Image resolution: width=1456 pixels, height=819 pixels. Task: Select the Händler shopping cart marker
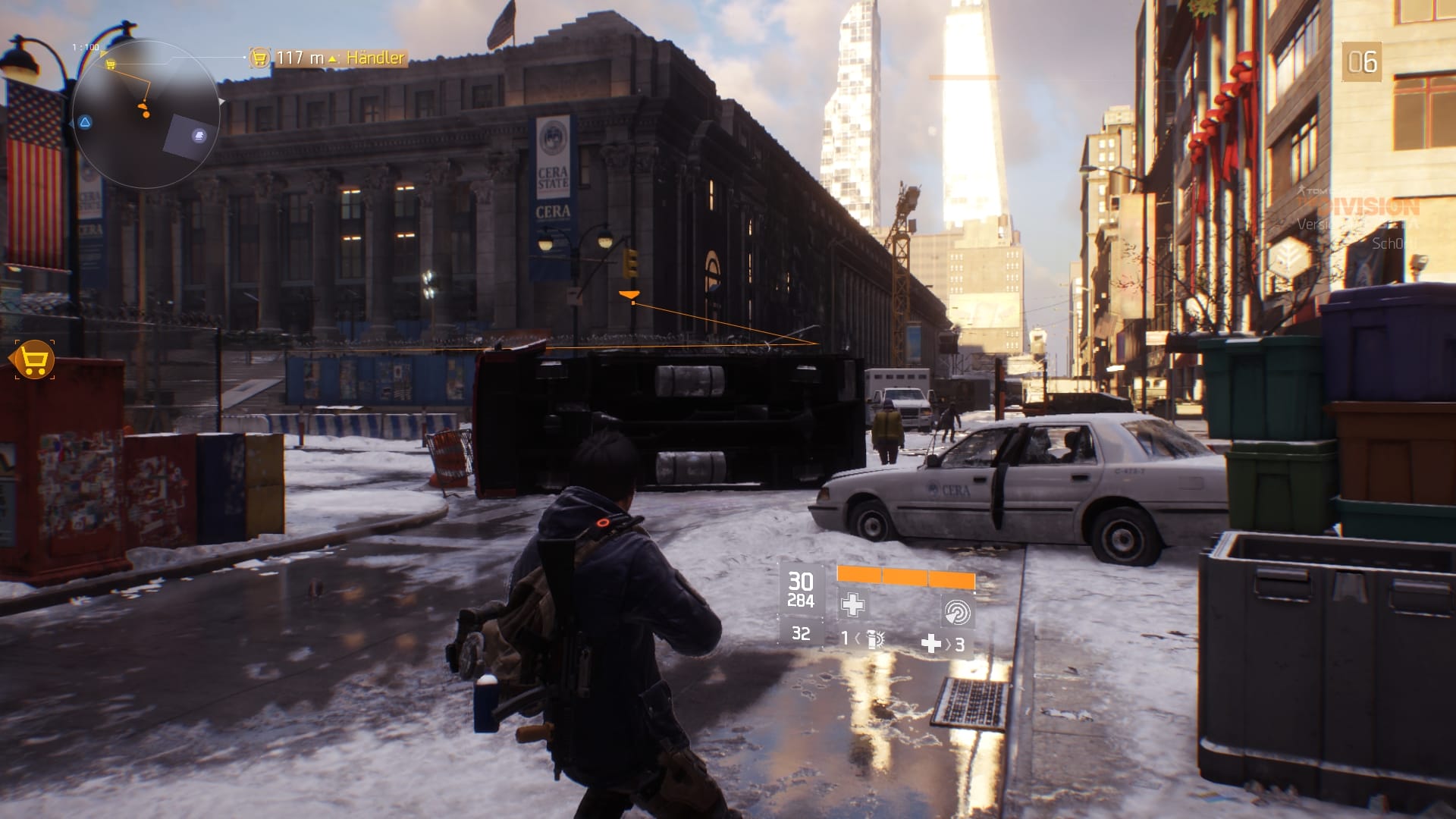(x=259, y=55)
